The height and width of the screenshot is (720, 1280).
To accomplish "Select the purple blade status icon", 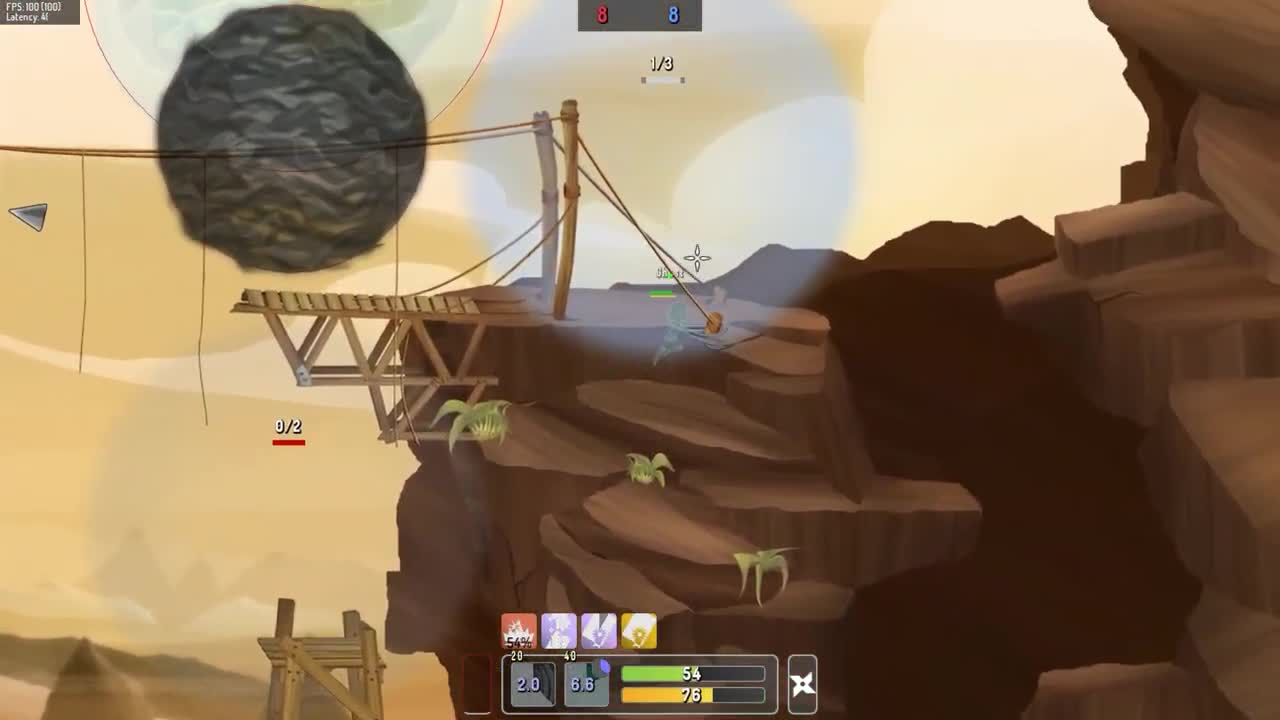I will [x=599, y=632].
